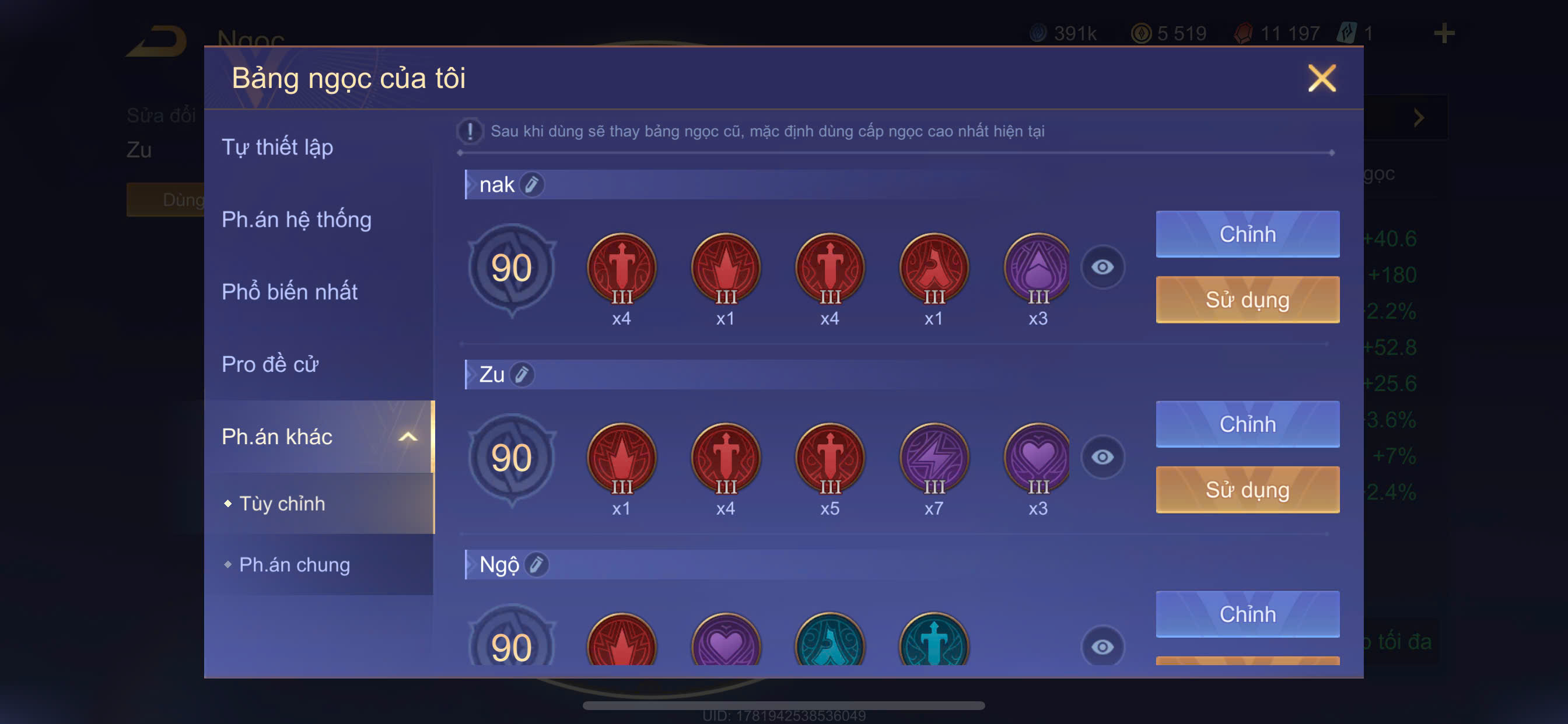Image resolution: width=1568 pixels, height=724 pixels.
Task: Close the Bảng ngọc của tôi panel
Action: pos(1321,79)
